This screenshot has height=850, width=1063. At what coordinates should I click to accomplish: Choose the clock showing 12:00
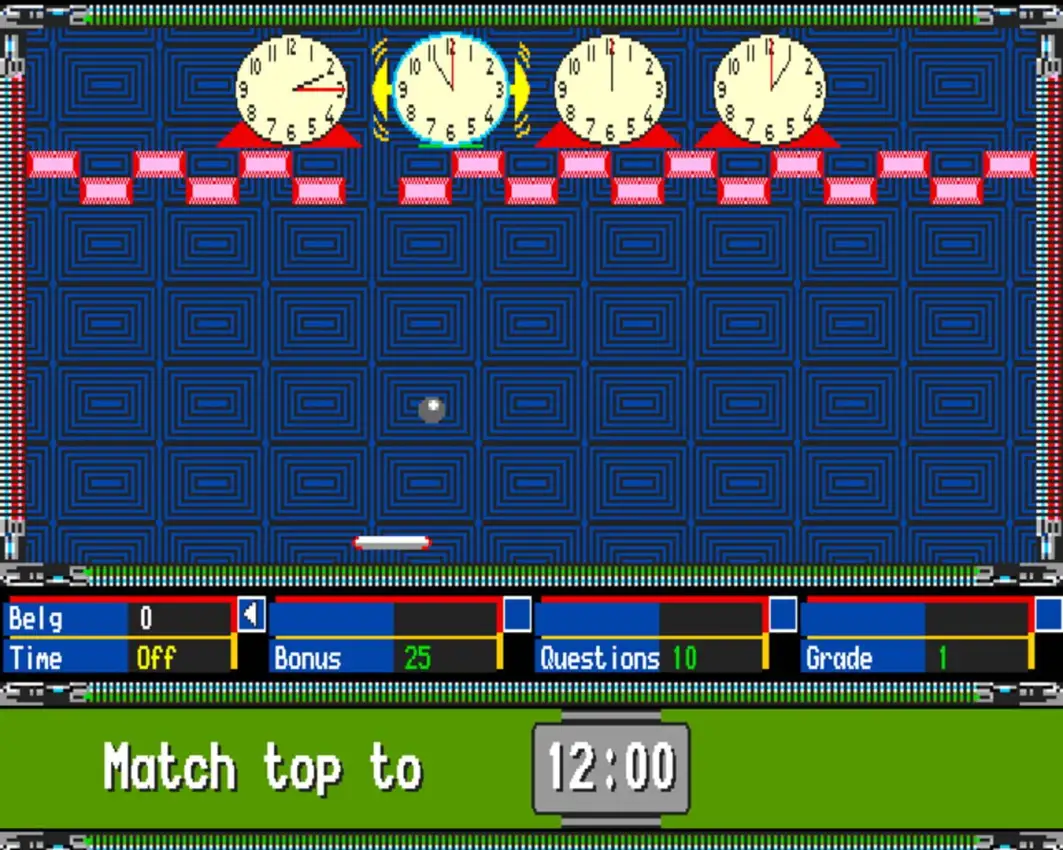[610, 89]
